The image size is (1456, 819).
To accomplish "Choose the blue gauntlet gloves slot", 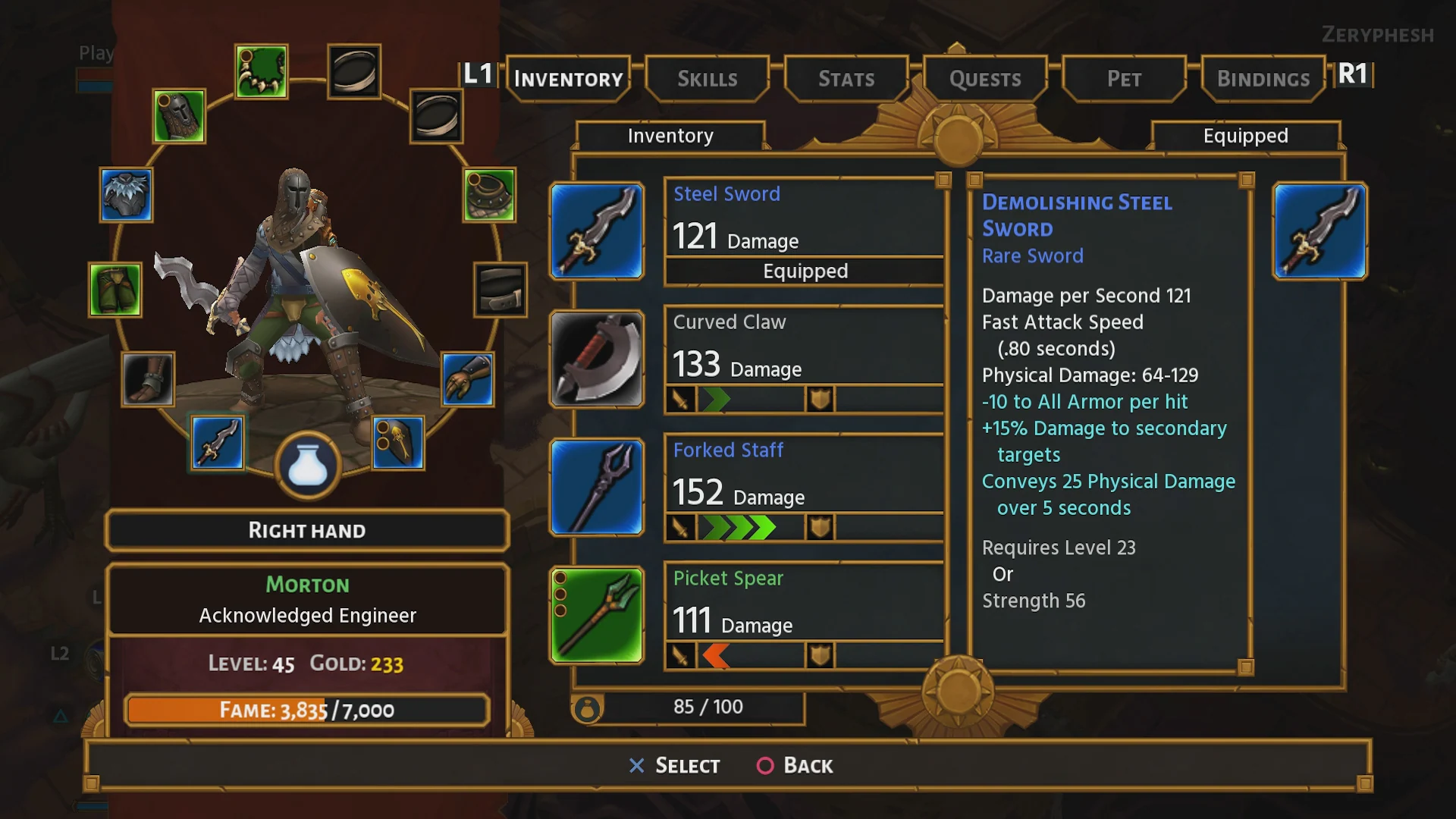I will pos(467,378).
